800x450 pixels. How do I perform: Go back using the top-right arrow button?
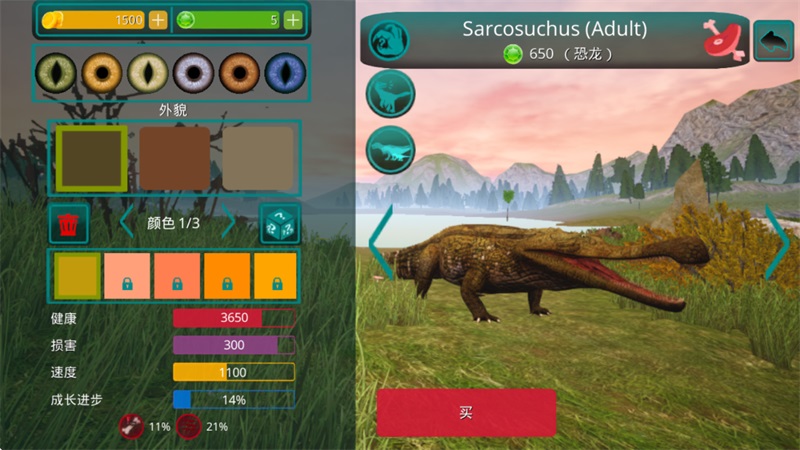(x=773, y=40)
